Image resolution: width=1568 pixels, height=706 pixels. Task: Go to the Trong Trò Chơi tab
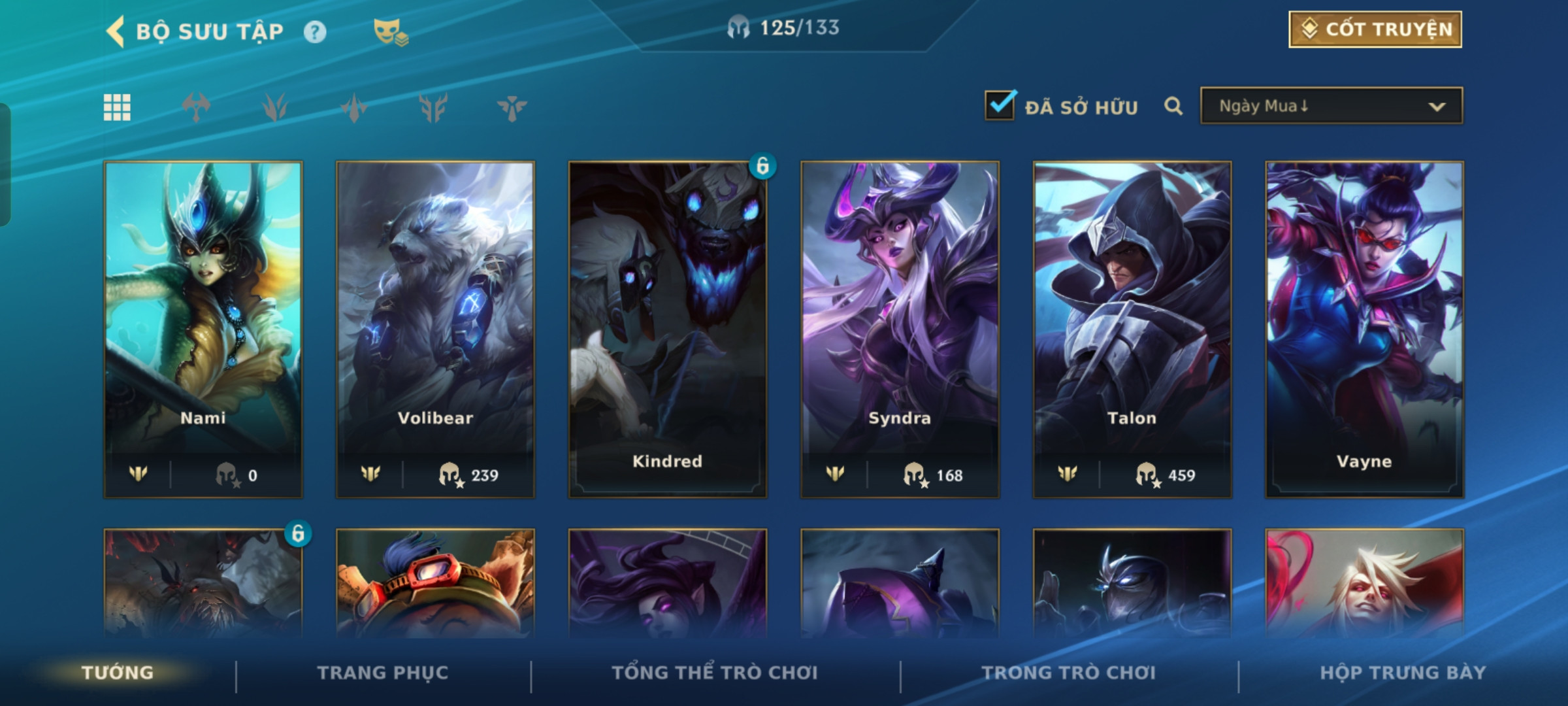[x=1069, y=673]
